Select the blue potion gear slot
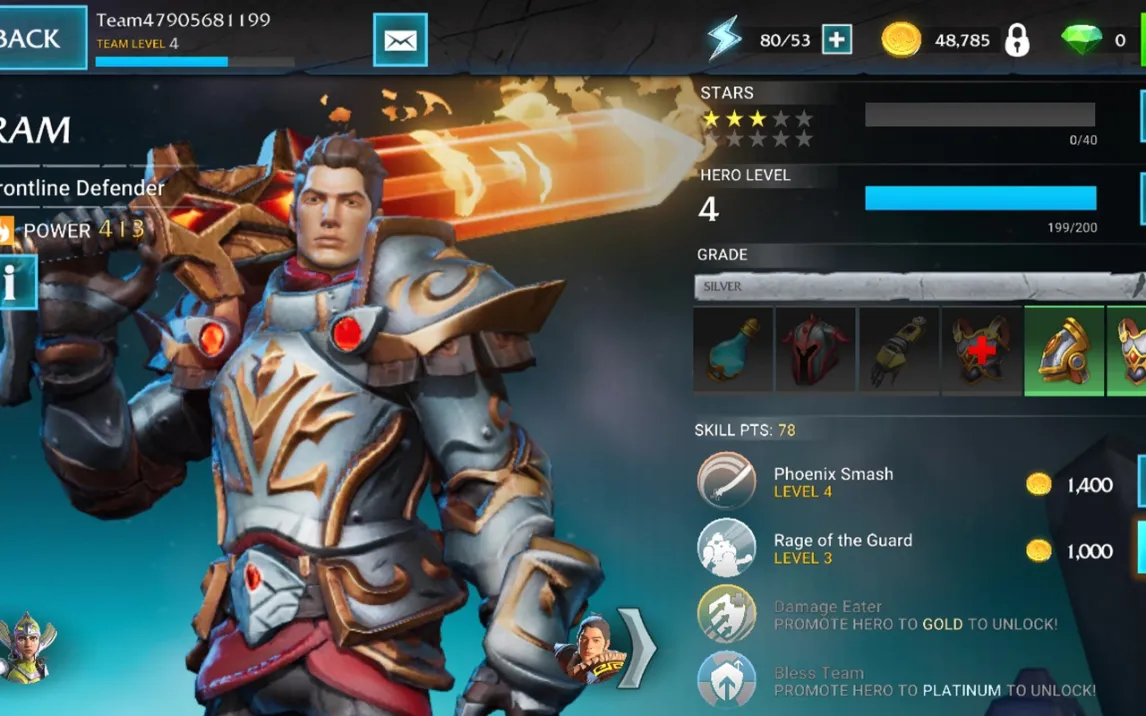Screen dimensions: 1146x716 tap(734, 350)
